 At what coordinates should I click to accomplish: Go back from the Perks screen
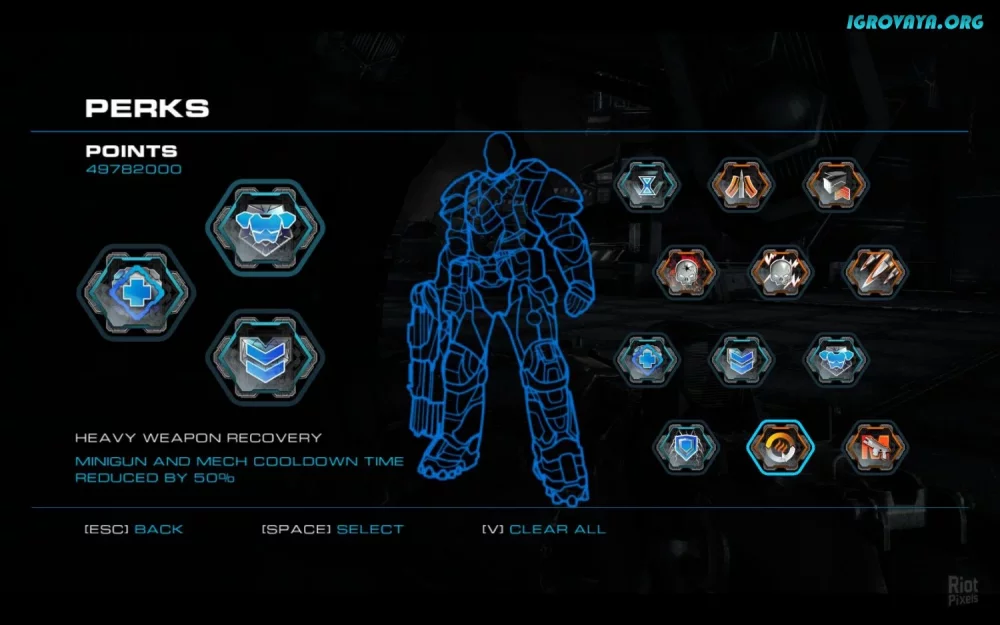click(158, 529)
